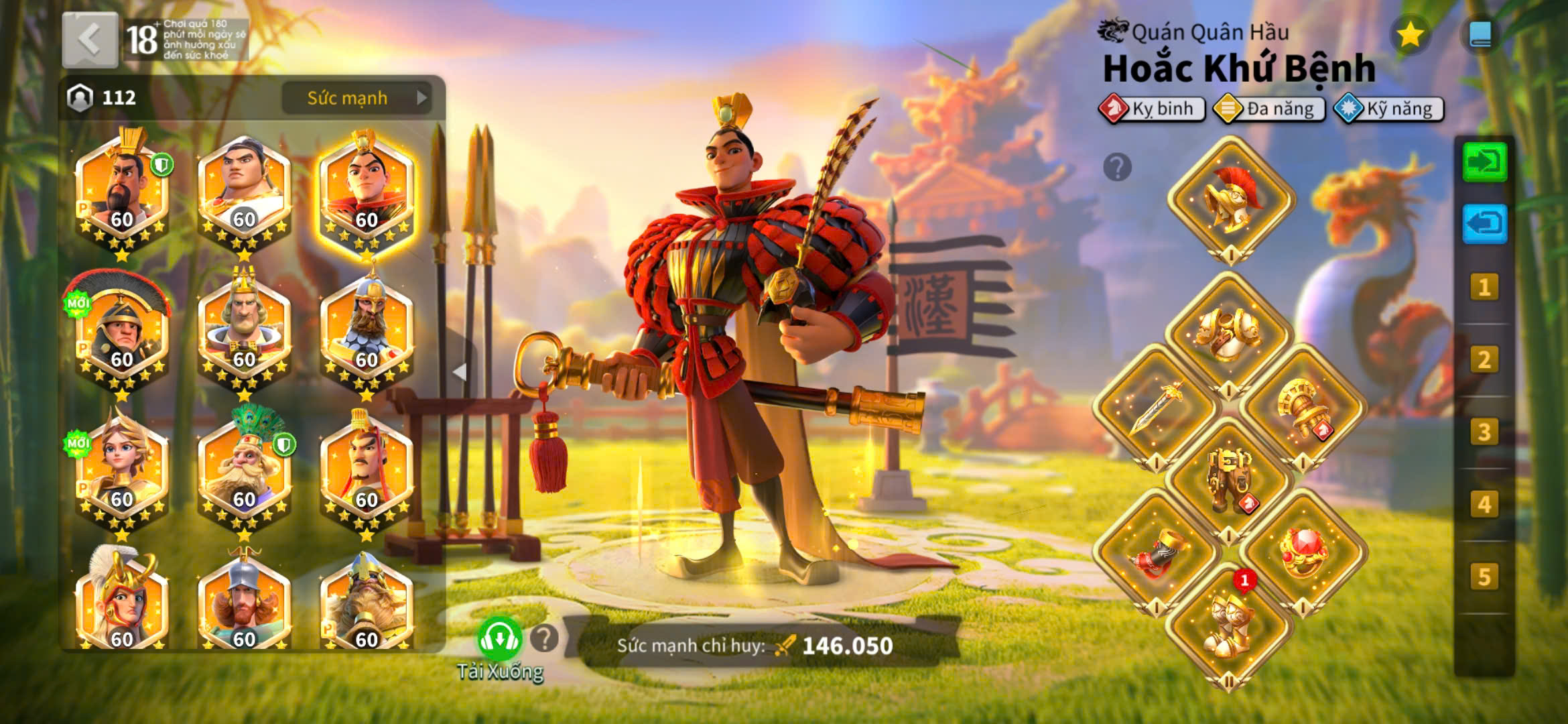Choose the commander with red-crested Roman helmet
The height and width of the screenshot is (724, 1568).
click(x=122, y=330)
